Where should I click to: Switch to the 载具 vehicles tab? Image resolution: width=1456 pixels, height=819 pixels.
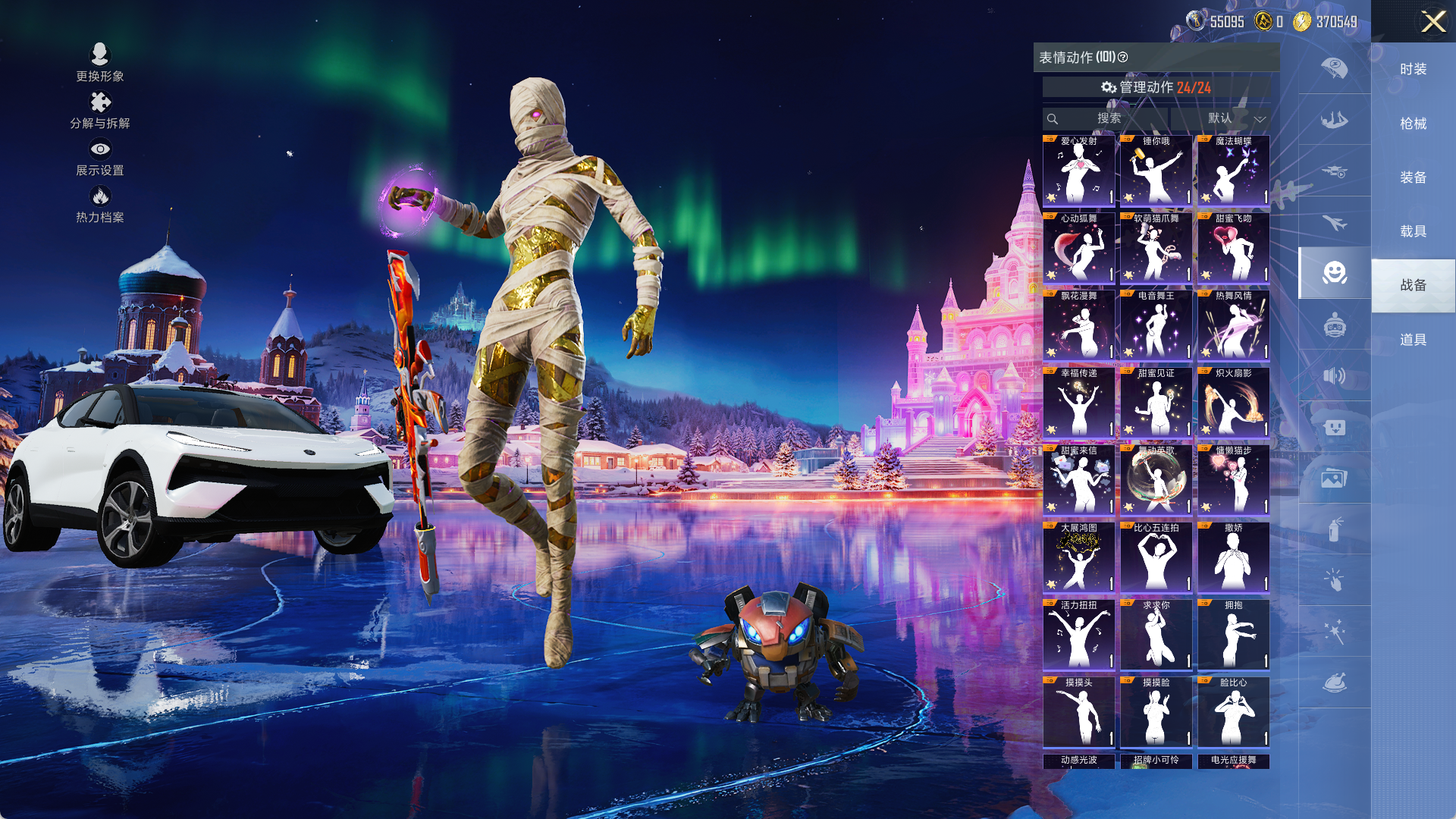[1413, 231]
